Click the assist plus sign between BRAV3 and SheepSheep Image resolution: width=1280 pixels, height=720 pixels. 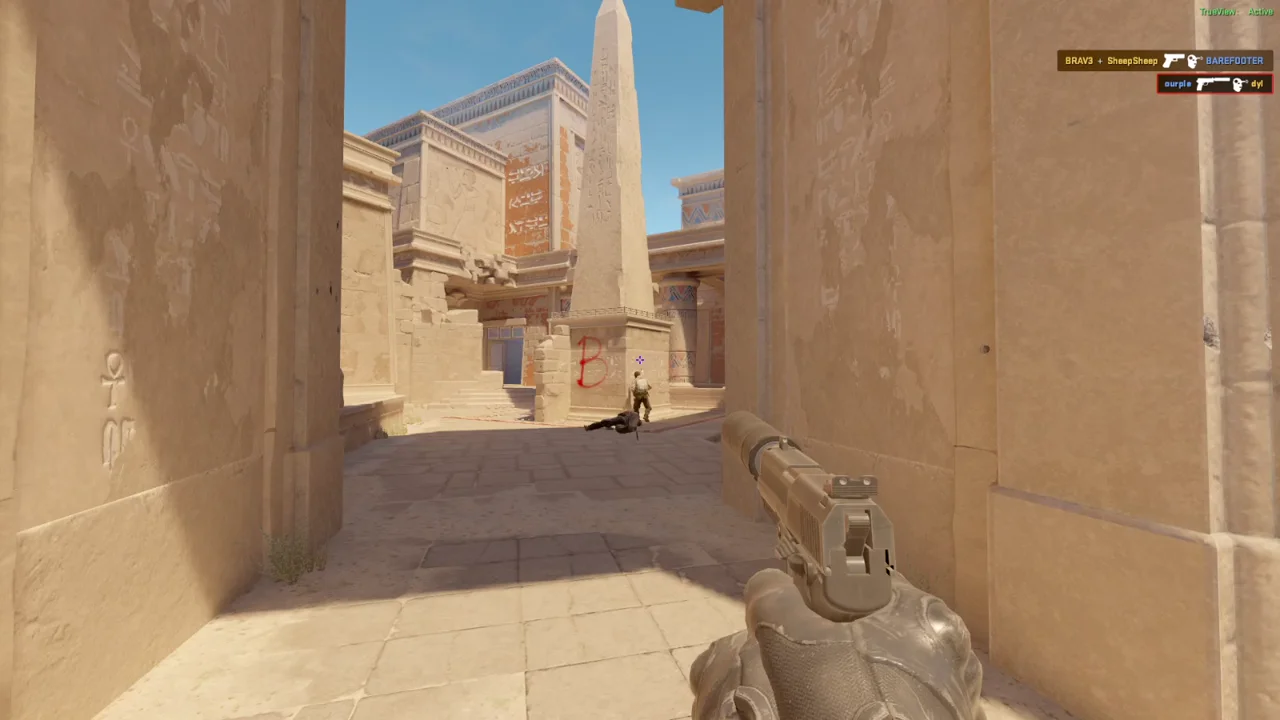[1101, 60]
